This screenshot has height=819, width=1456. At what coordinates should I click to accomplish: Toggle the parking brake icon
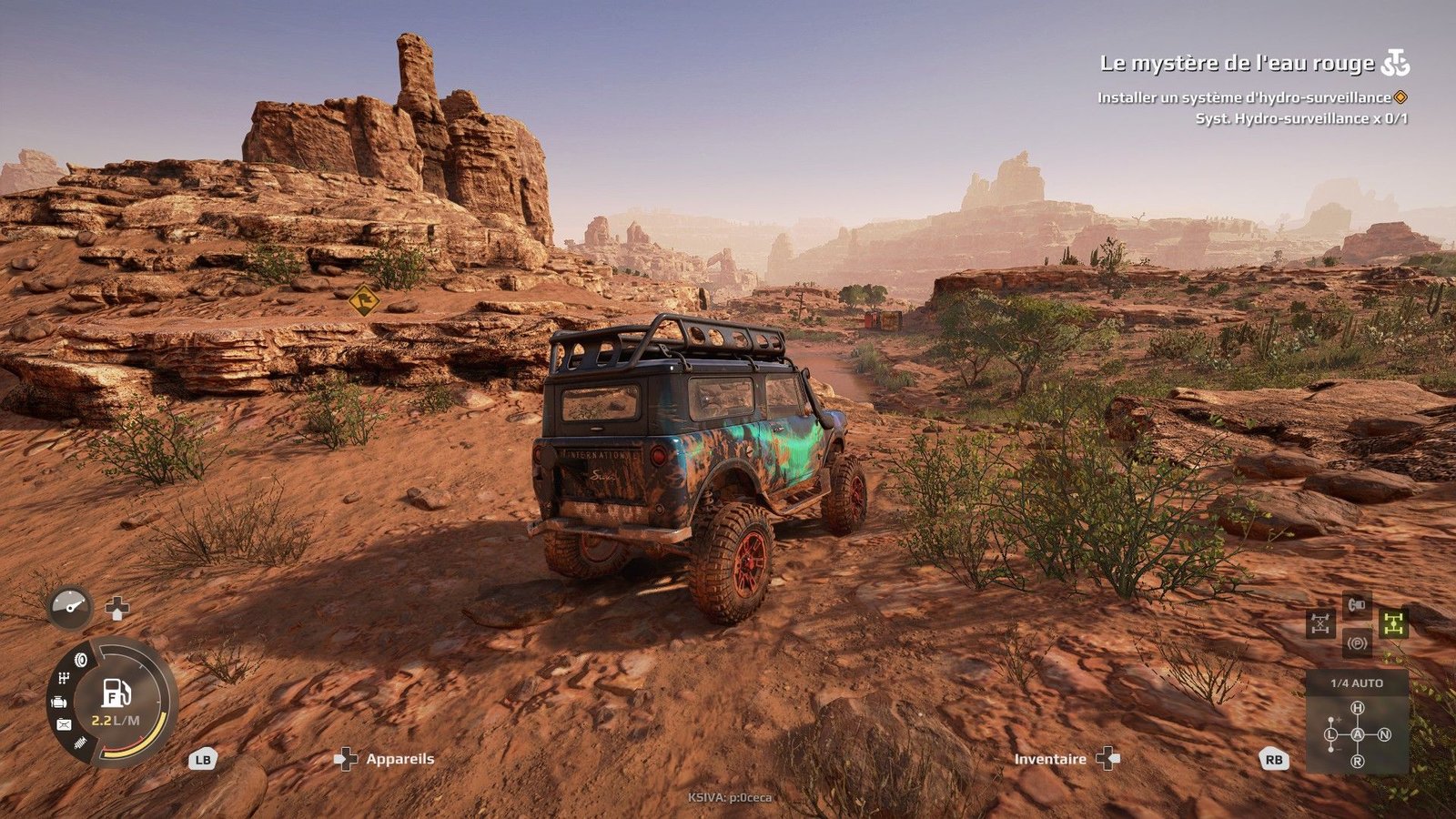(x=1357, y=643)
